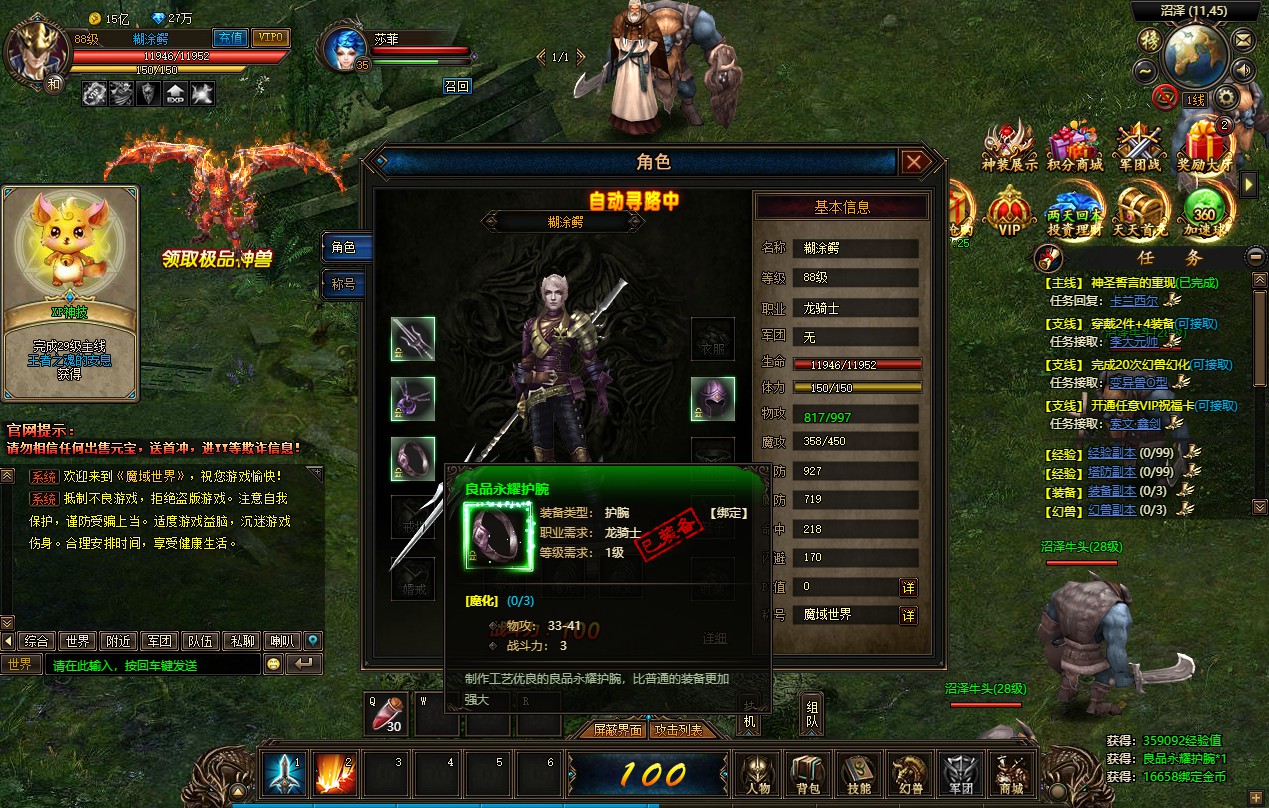The height and width of the screenshot is (808, 1269).
Task: Switch to the 称号 title tab
Action: [x=346, y=284]
